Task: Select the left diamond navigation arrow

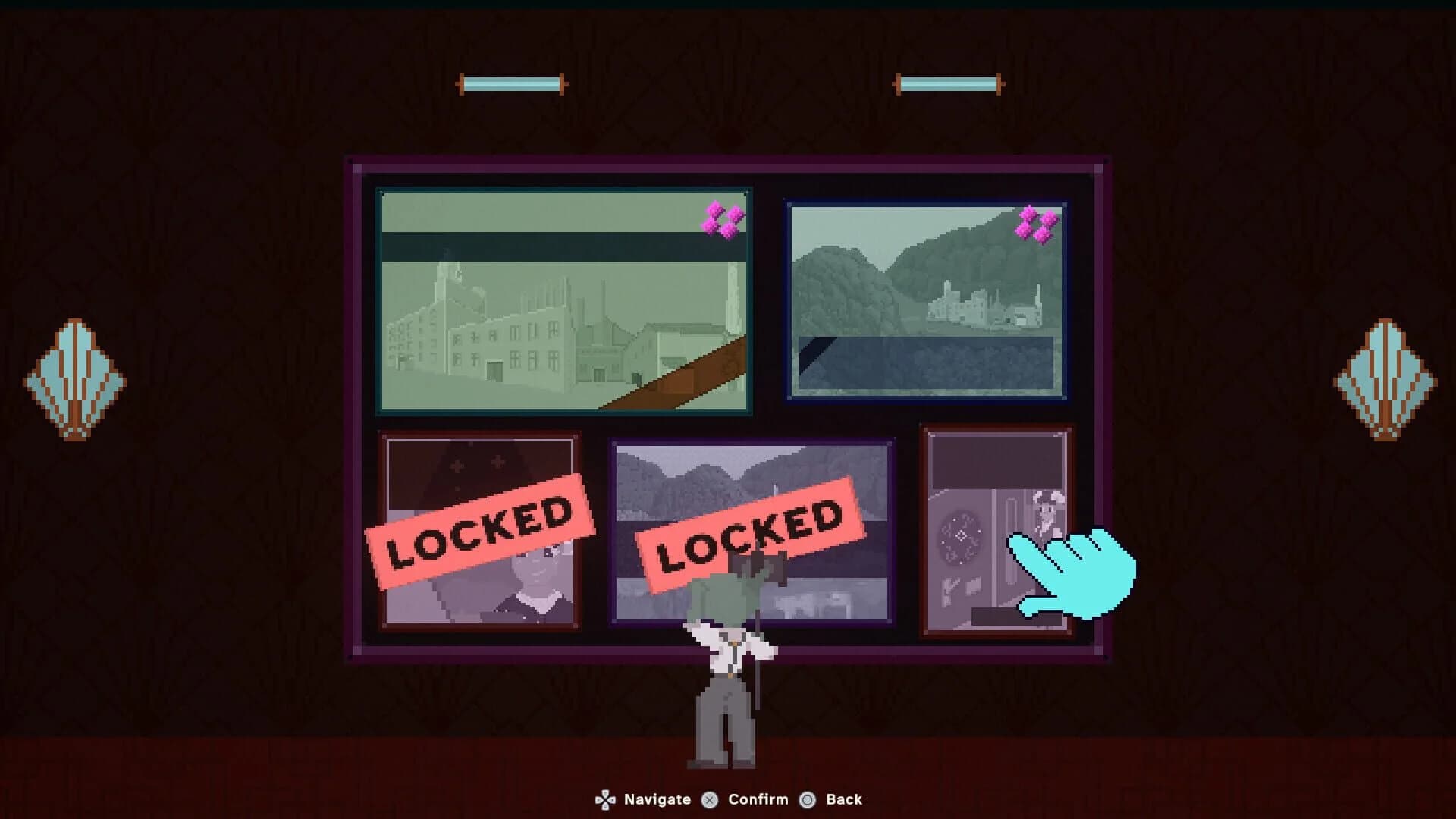Action: click(x=76, y=381)
